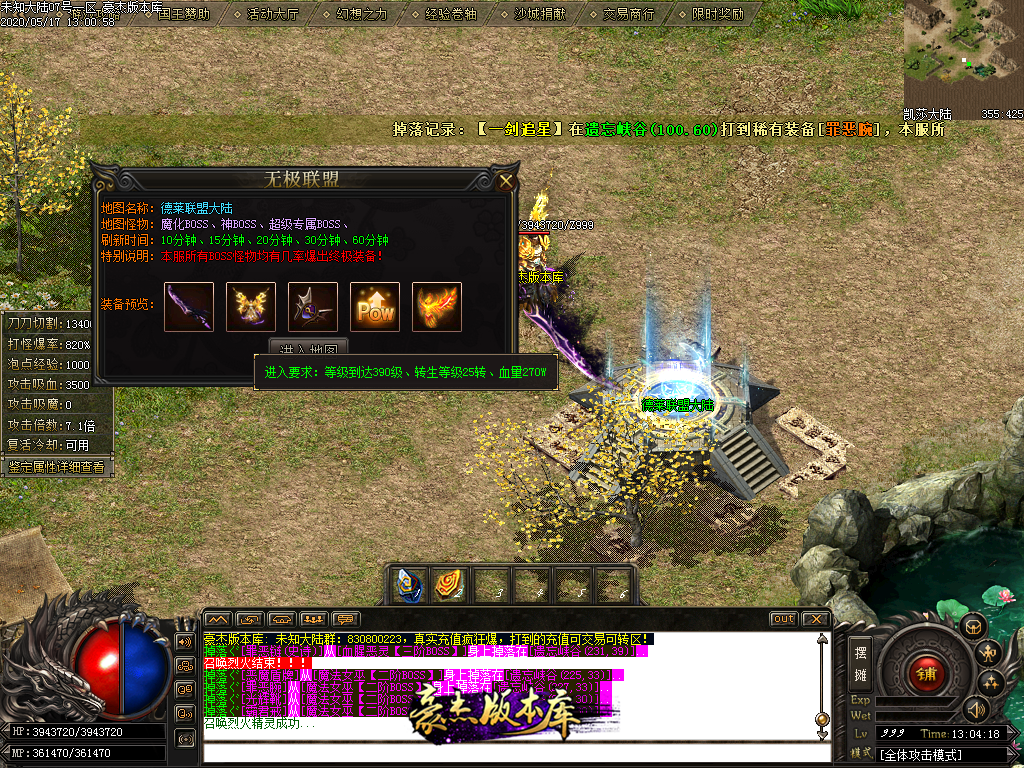Viewport: 1024px width, 768px height.
Task: Open the 活动大厅 event hall menu
Action: pyautogui.click(x=272, y=14)
